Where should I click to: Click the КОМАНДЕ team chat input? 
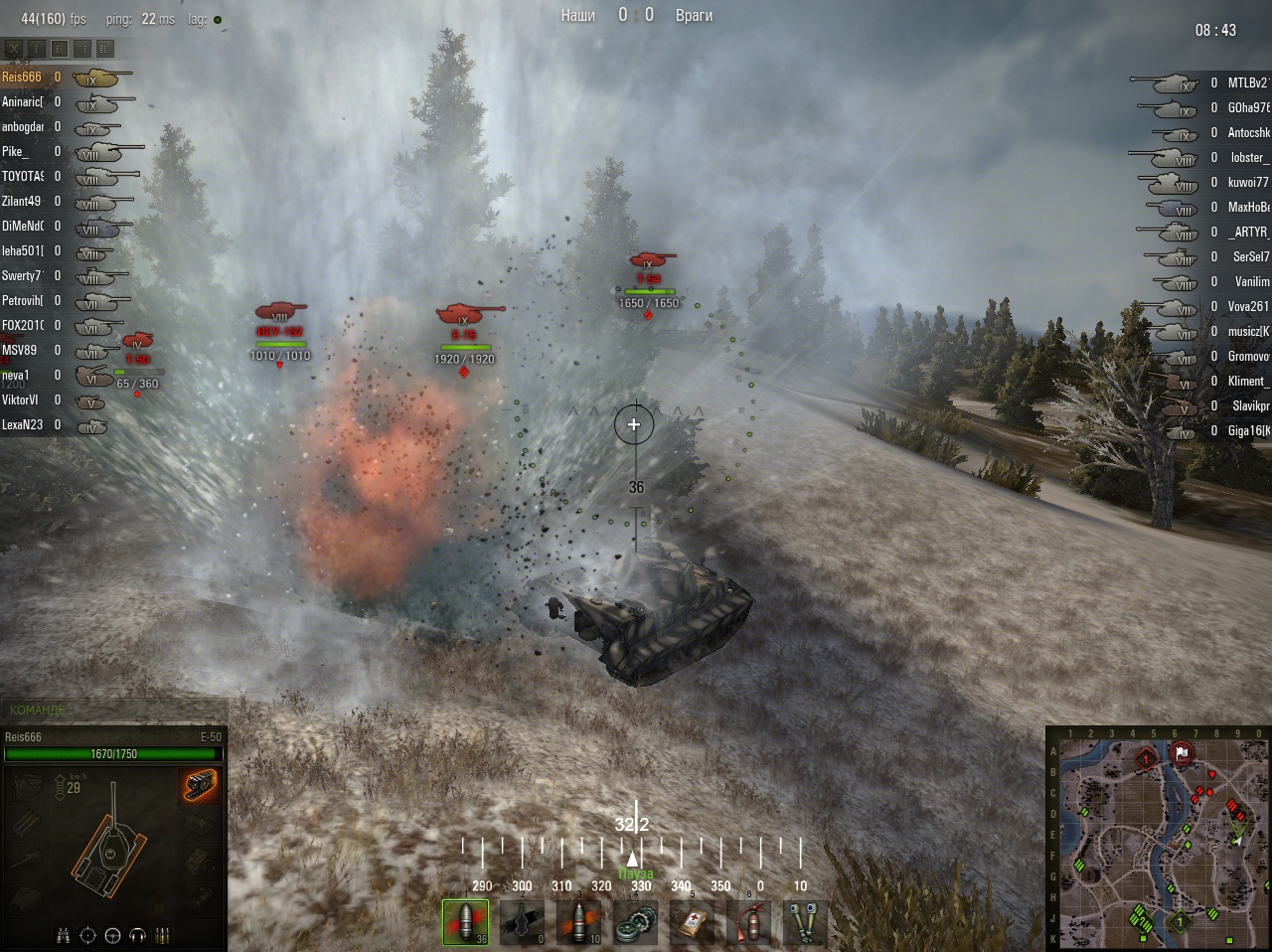(x=114, y=710)
